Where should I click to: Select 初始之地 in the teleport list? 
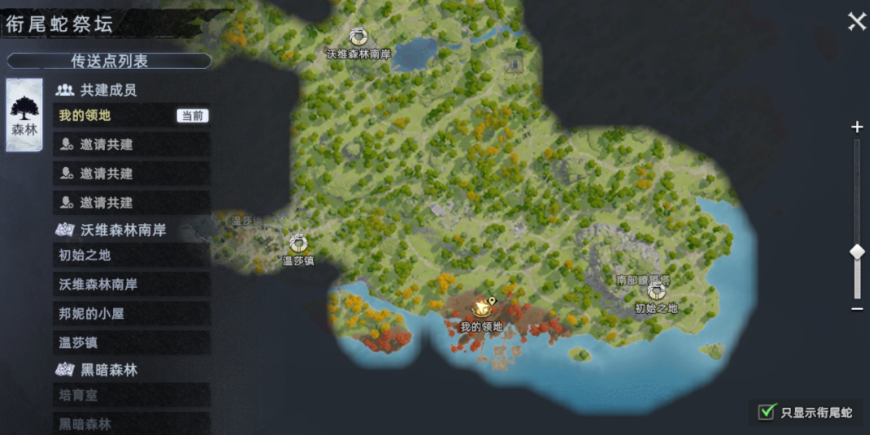[132, 255]
